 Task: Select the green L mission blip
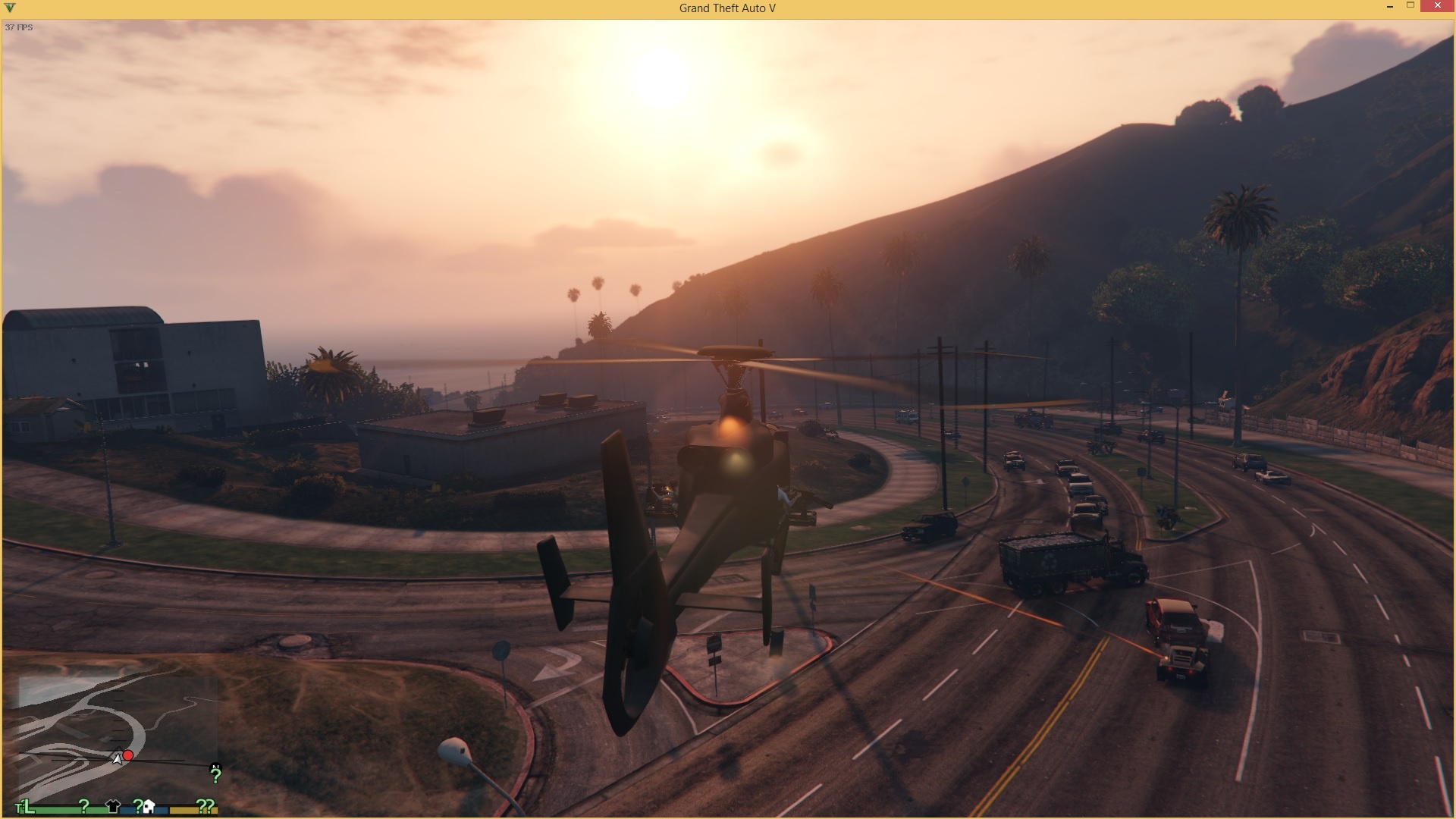(29, 806)
